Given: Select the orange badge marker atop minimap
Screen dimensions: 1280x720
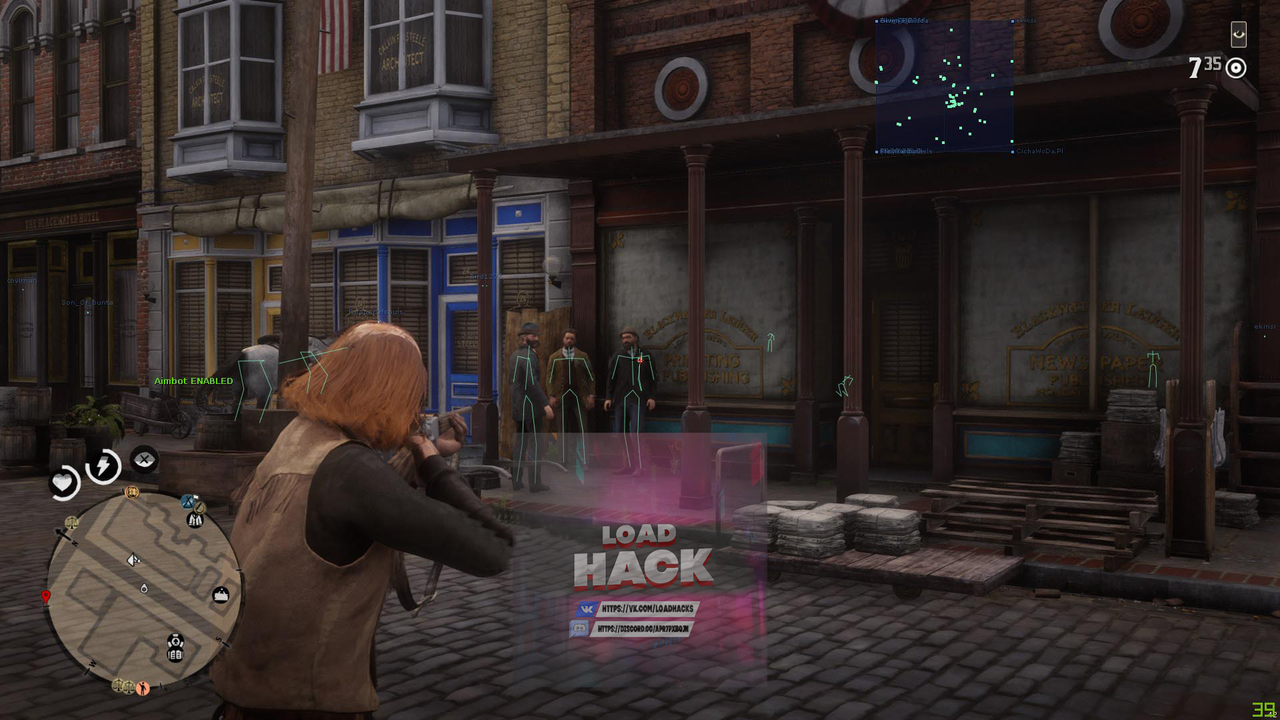Looking at the screenshot, I should tap(131, 492).
